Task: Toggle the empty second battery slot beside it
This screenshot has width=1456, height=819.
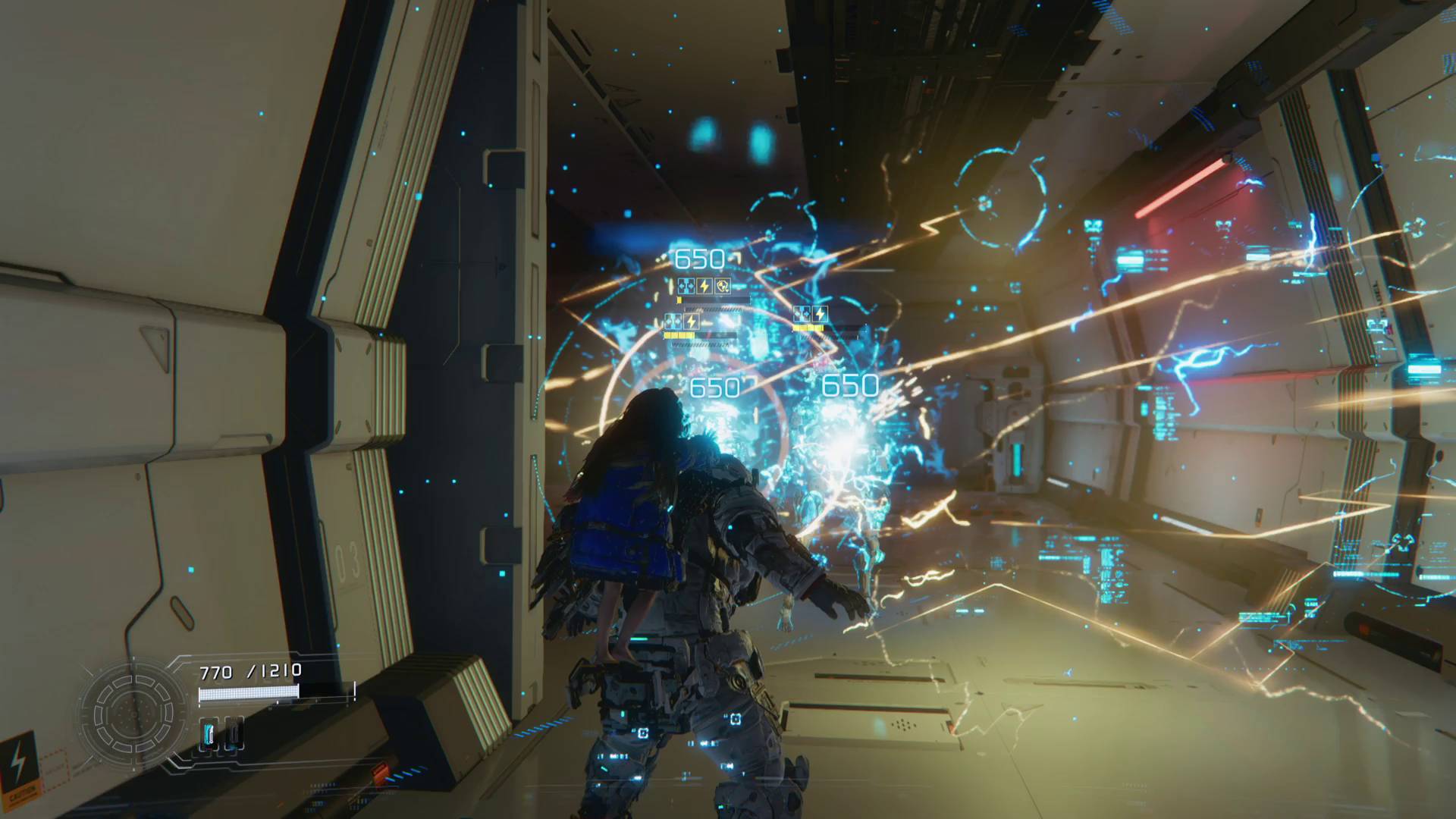Action: point(234,733)
